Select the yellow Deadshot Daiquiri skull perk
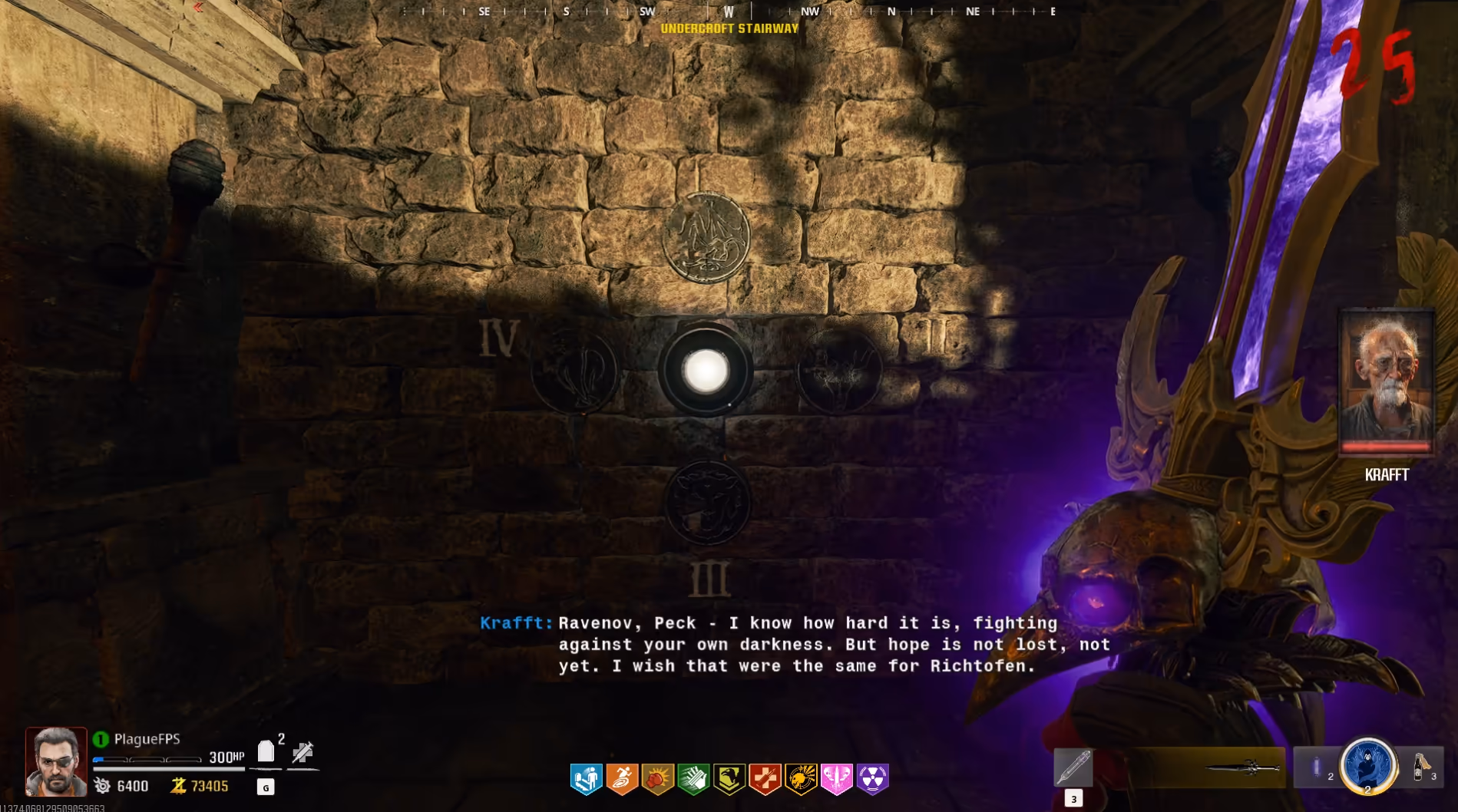Viewport: 1458px width, 812px height. tap(801, 778)
